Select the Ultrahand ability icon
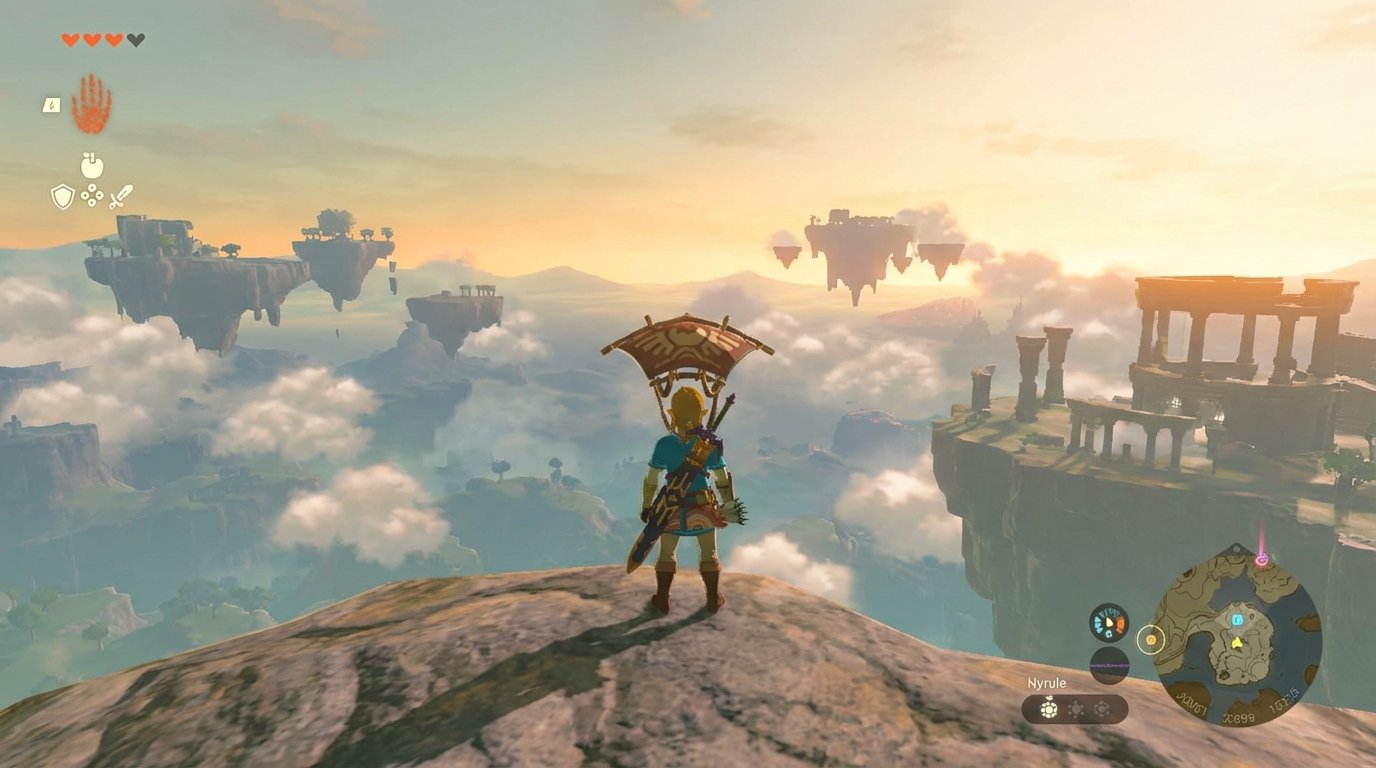The width and height of the screenshot is (1376, 768). click(90, 101)
